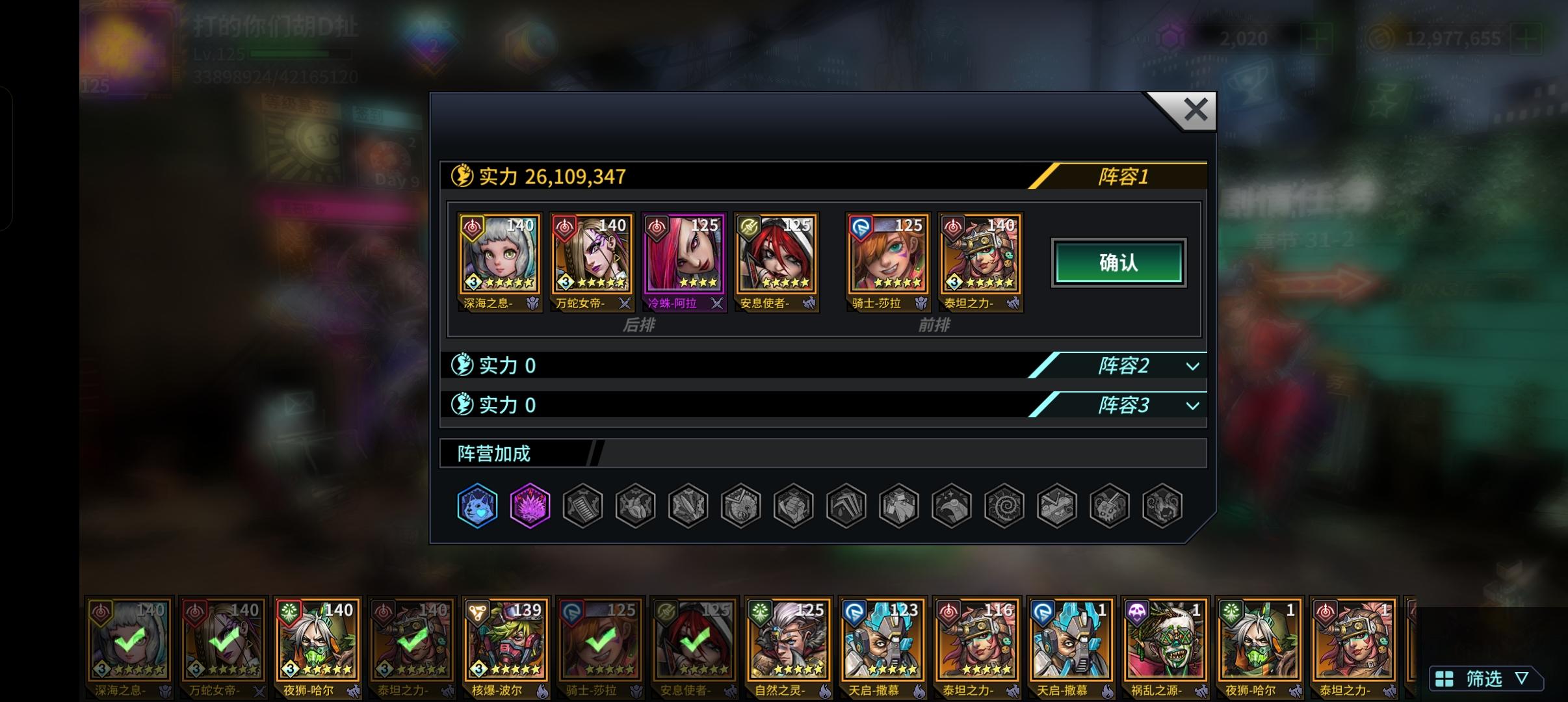Expand the 阵容3 lineup section
Image resolution: width=1568 pixels, height=702 pixels.
[1123, 406]
